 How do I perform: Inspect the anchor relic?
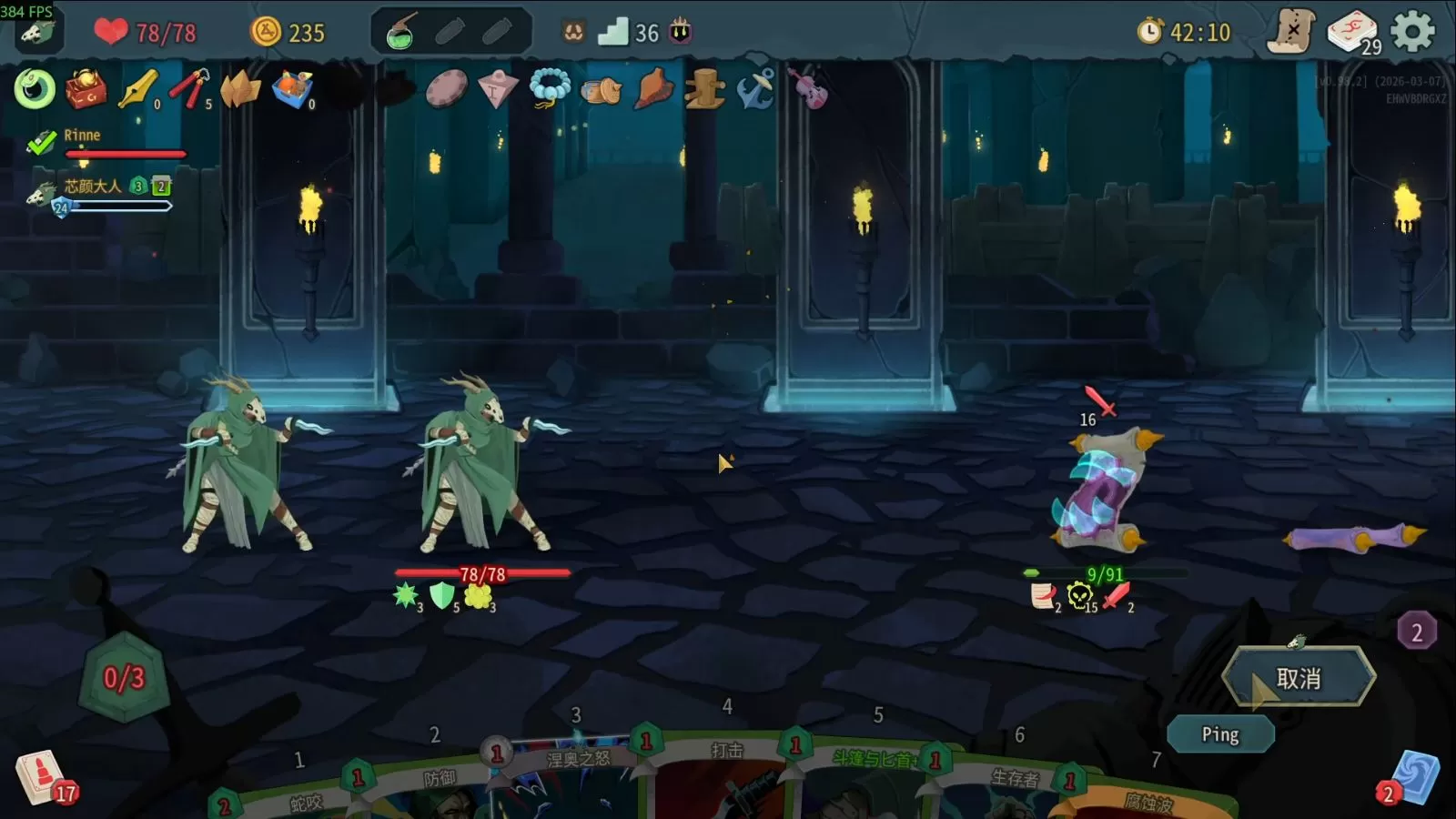755,89
